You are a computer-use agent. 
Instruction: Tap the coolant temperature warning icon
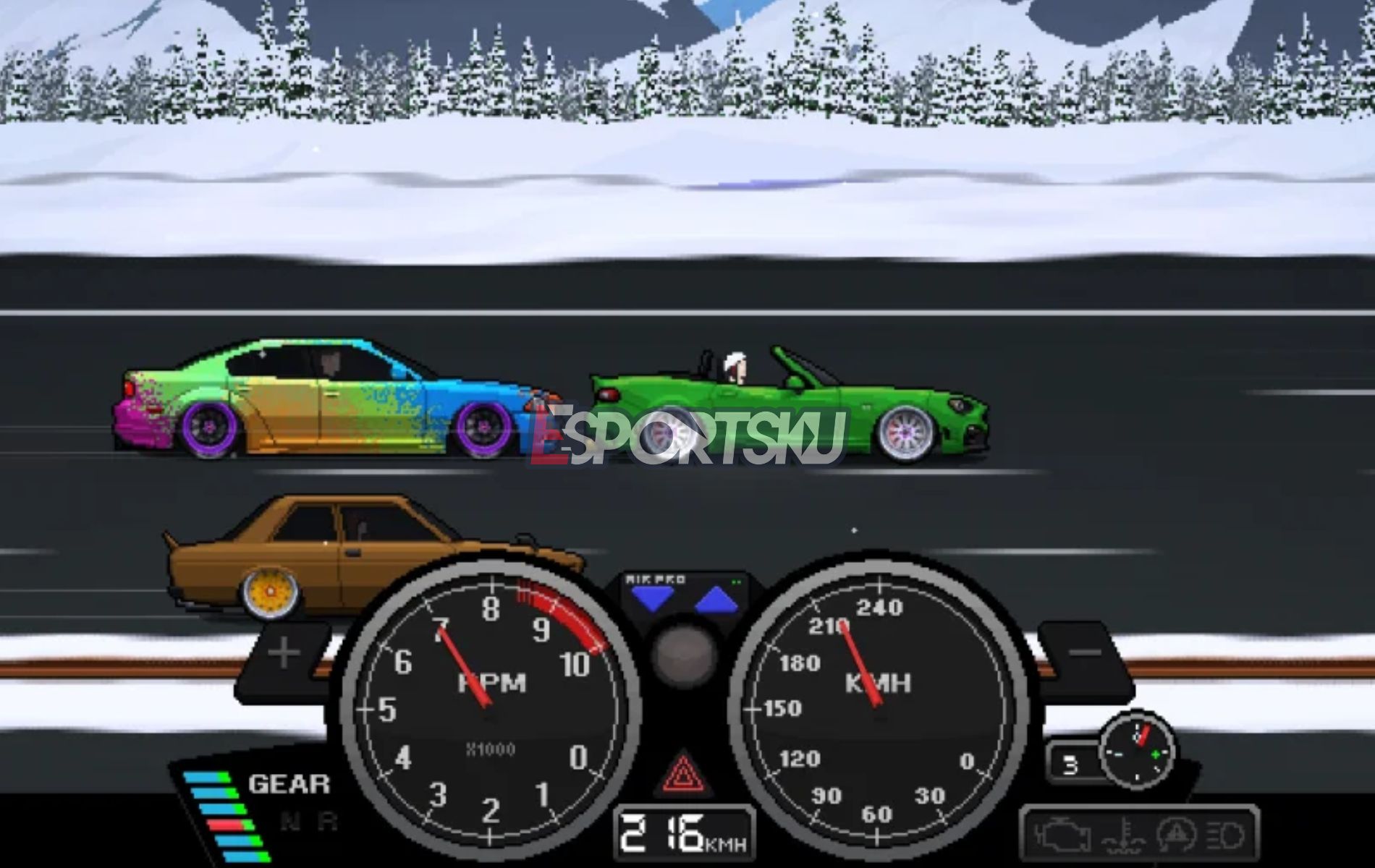click(x=1125, y=835)
